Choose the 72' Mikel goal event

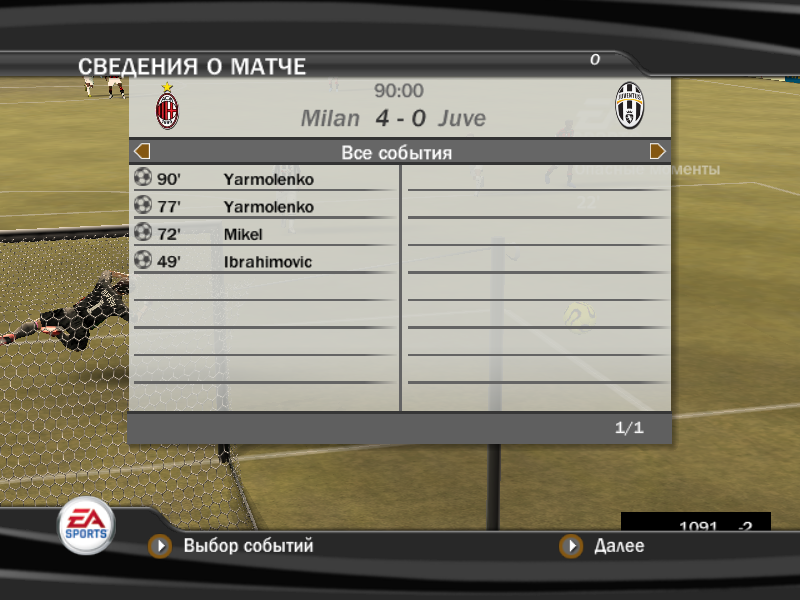pos(265,234)
